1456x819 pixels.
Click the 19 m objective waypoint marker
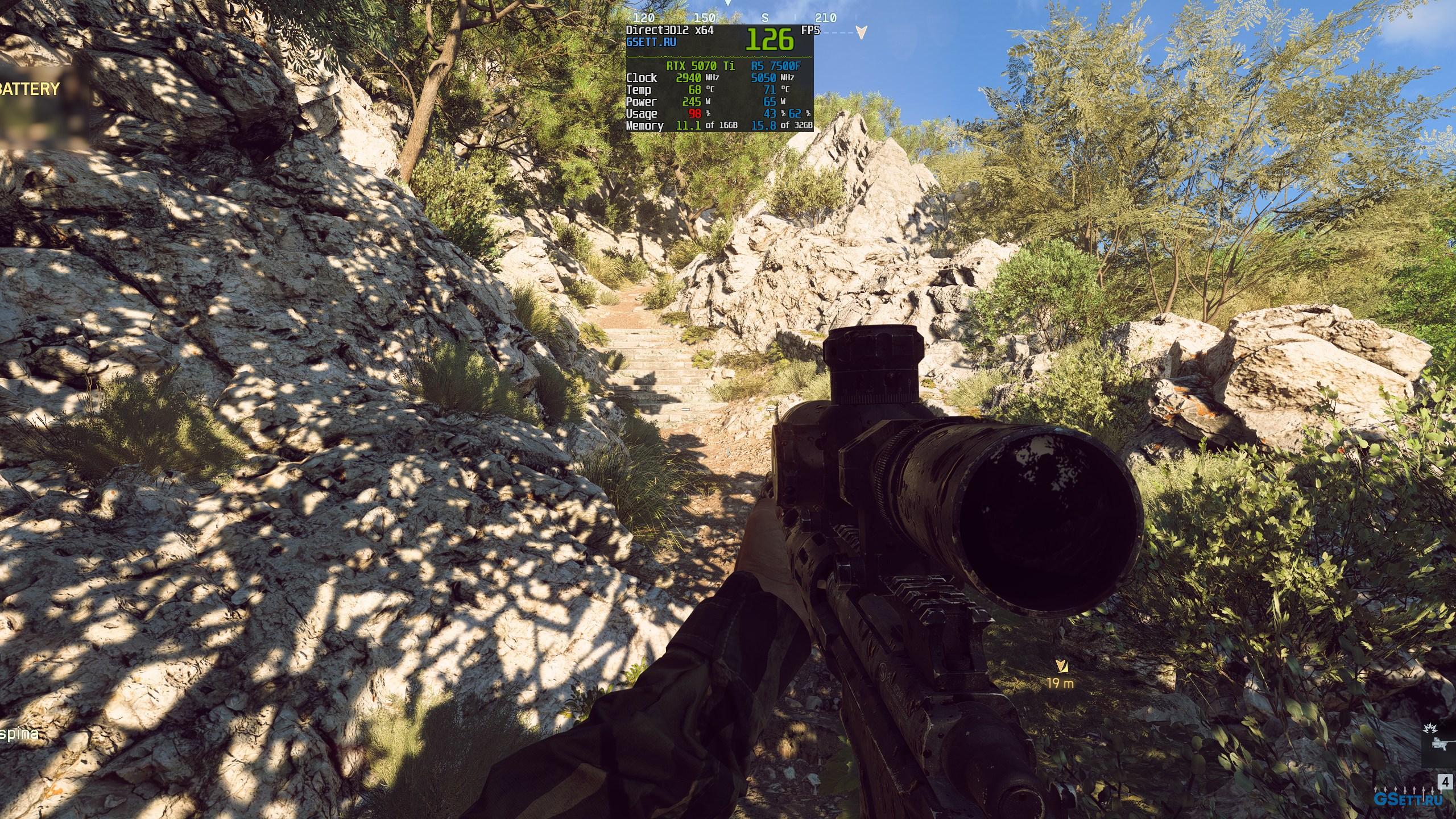pyautogui.click(x=1060, y=666)
